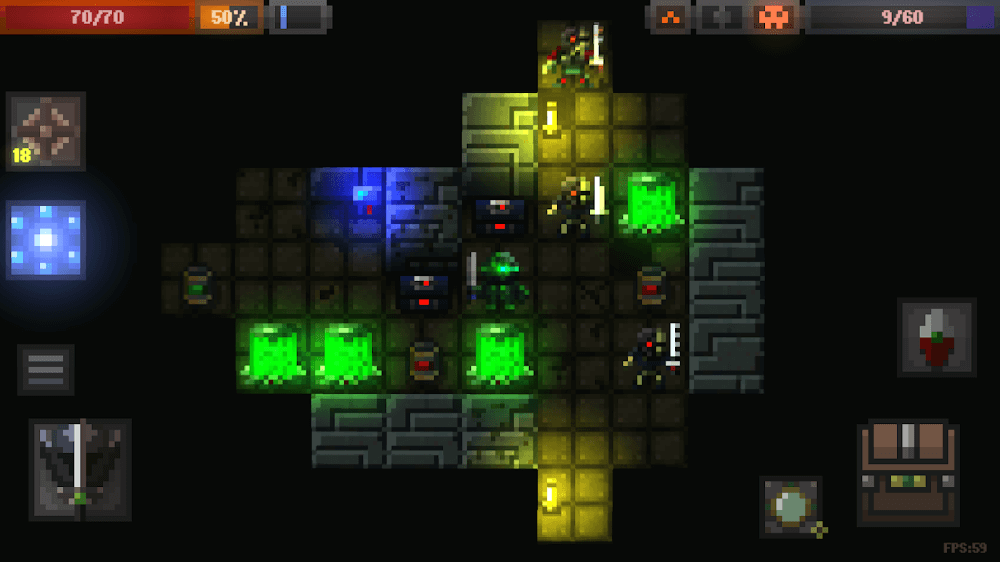
Task: Open the hamburger menu button
Action: (45, 370)
